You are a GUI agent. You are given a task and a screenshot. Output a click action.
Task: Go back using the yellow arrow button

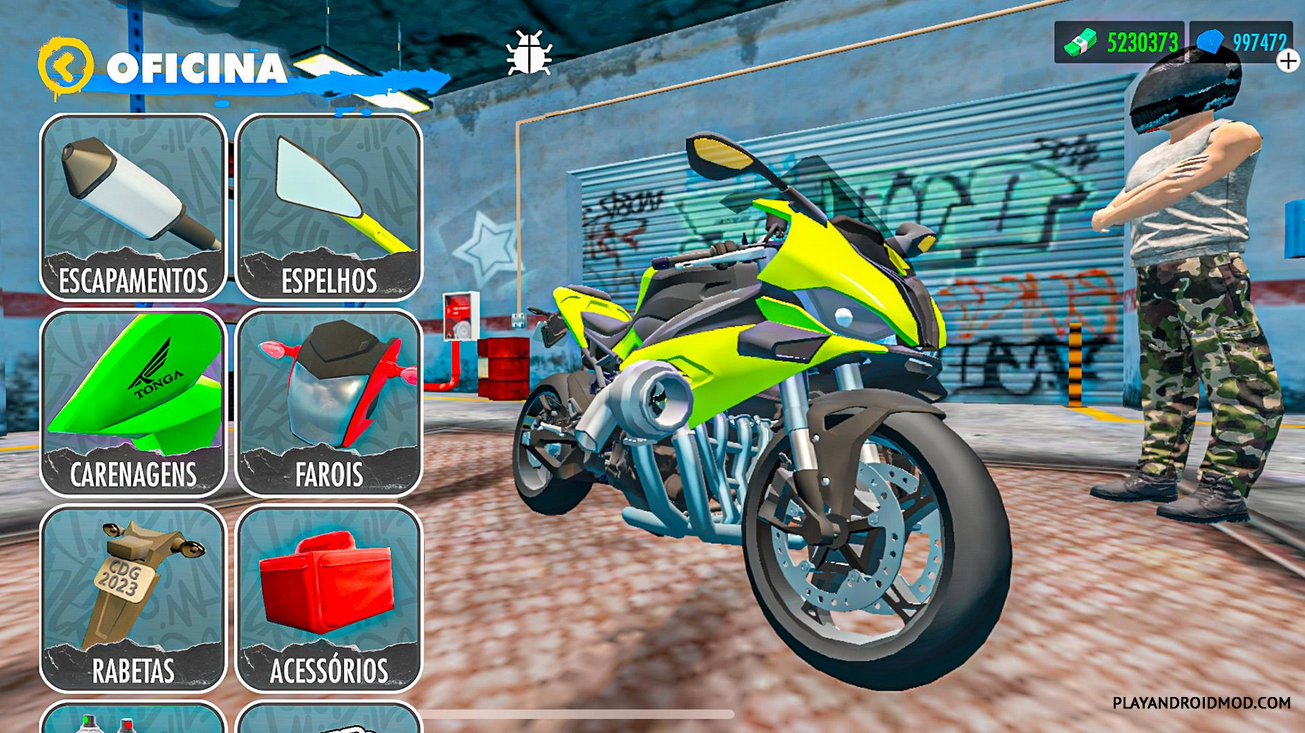tap(65, 66)
